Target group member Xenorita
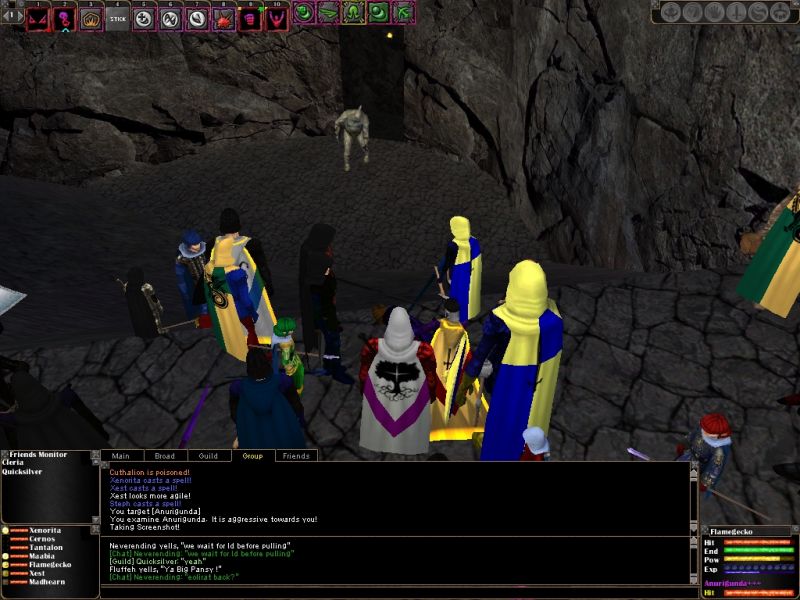800x600 pixels. (x=45, y=529)
